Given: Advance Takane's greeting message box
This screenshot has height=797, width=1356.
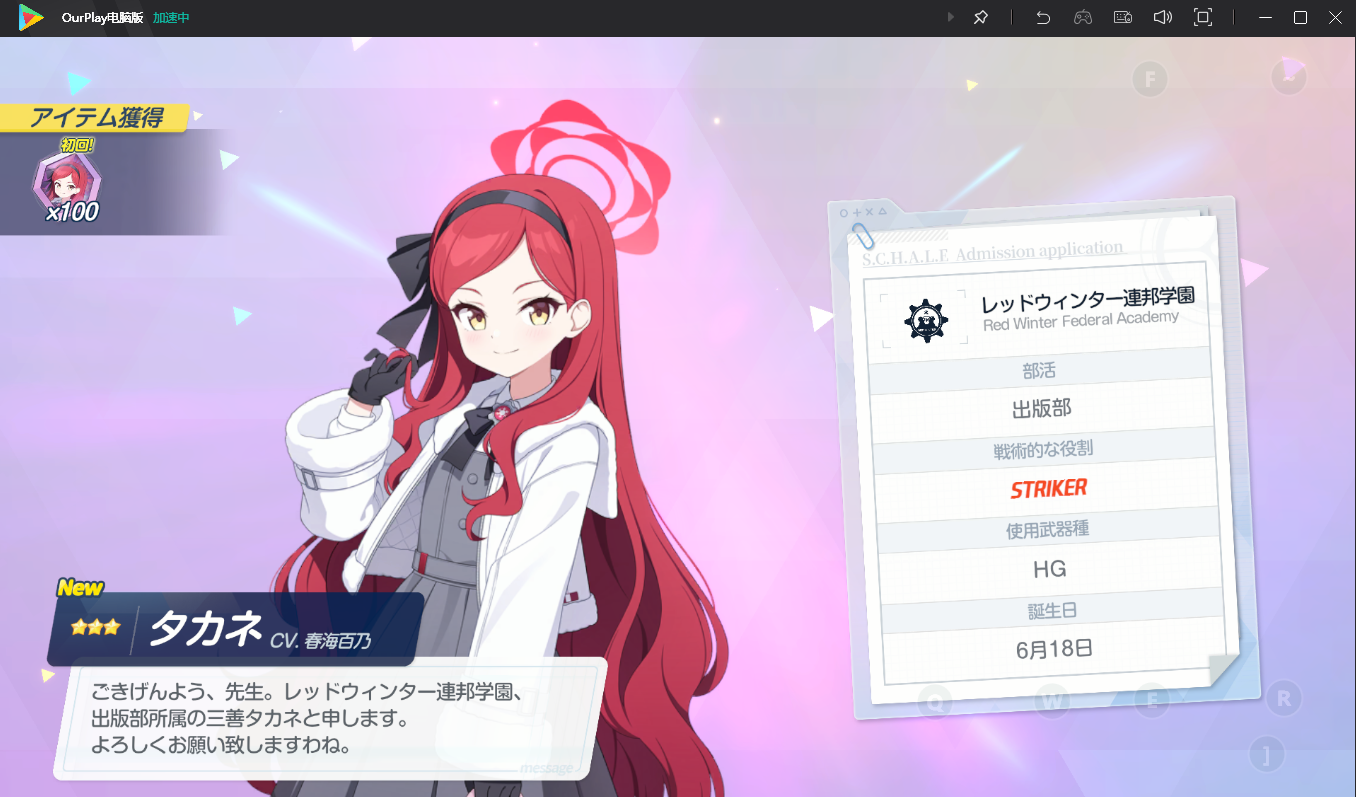Looking at the screenshot, I should [330, 718].
